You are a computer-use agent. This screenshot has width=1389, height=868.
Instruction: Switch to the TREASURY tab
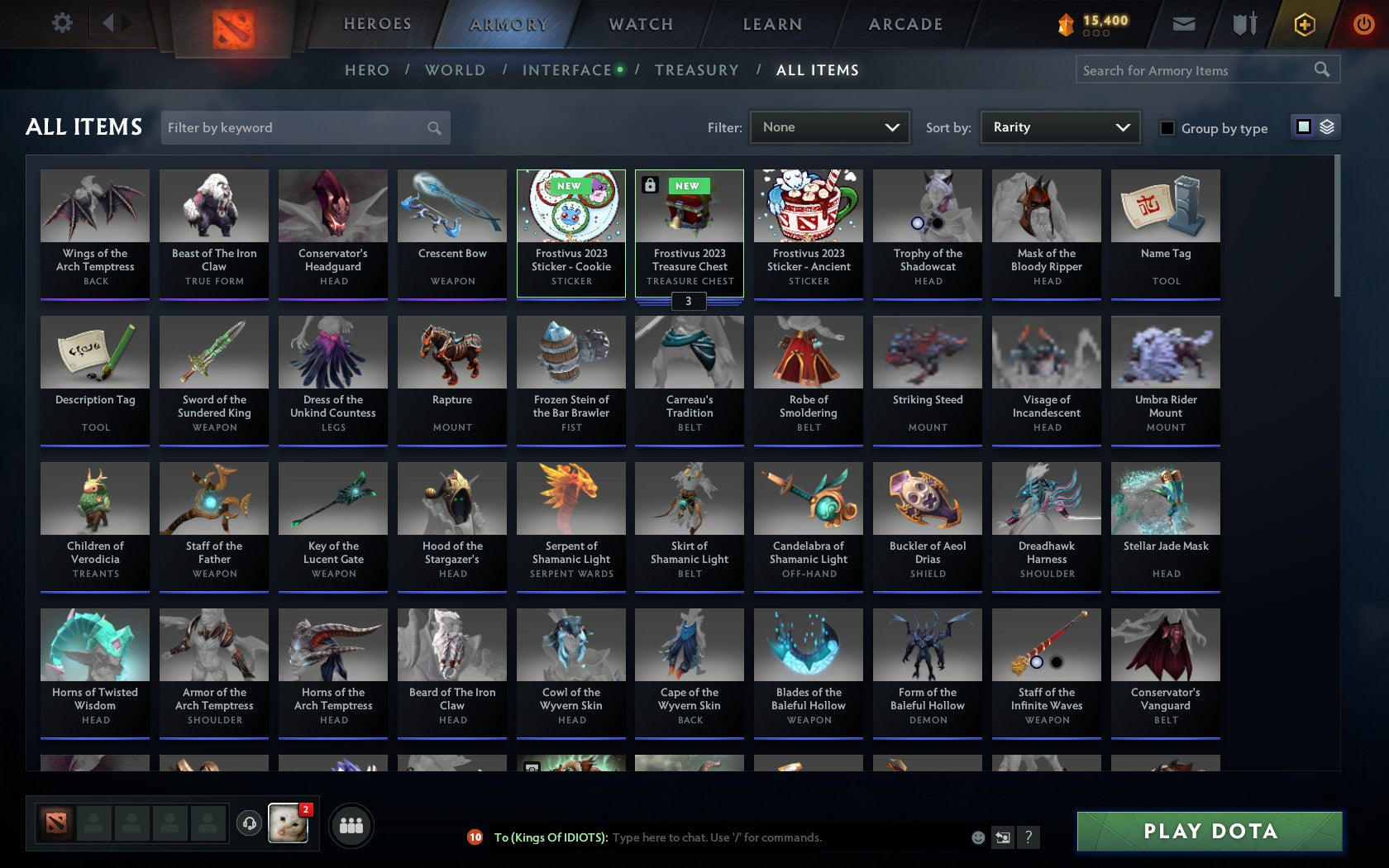click(697, 70)
